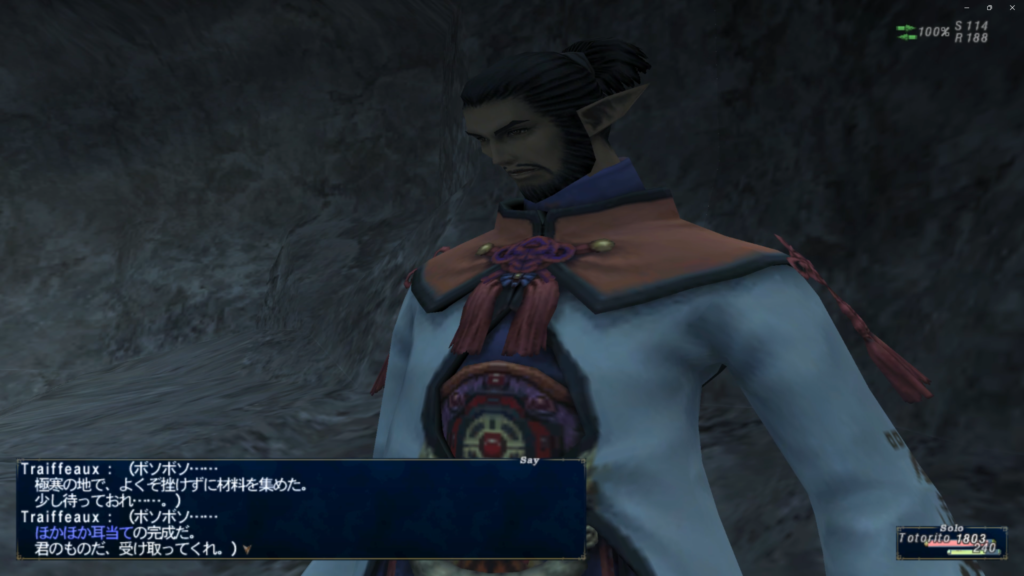Maximize or restore the game window
This screenshot has width=1024, height=576.
click(988, 7)
